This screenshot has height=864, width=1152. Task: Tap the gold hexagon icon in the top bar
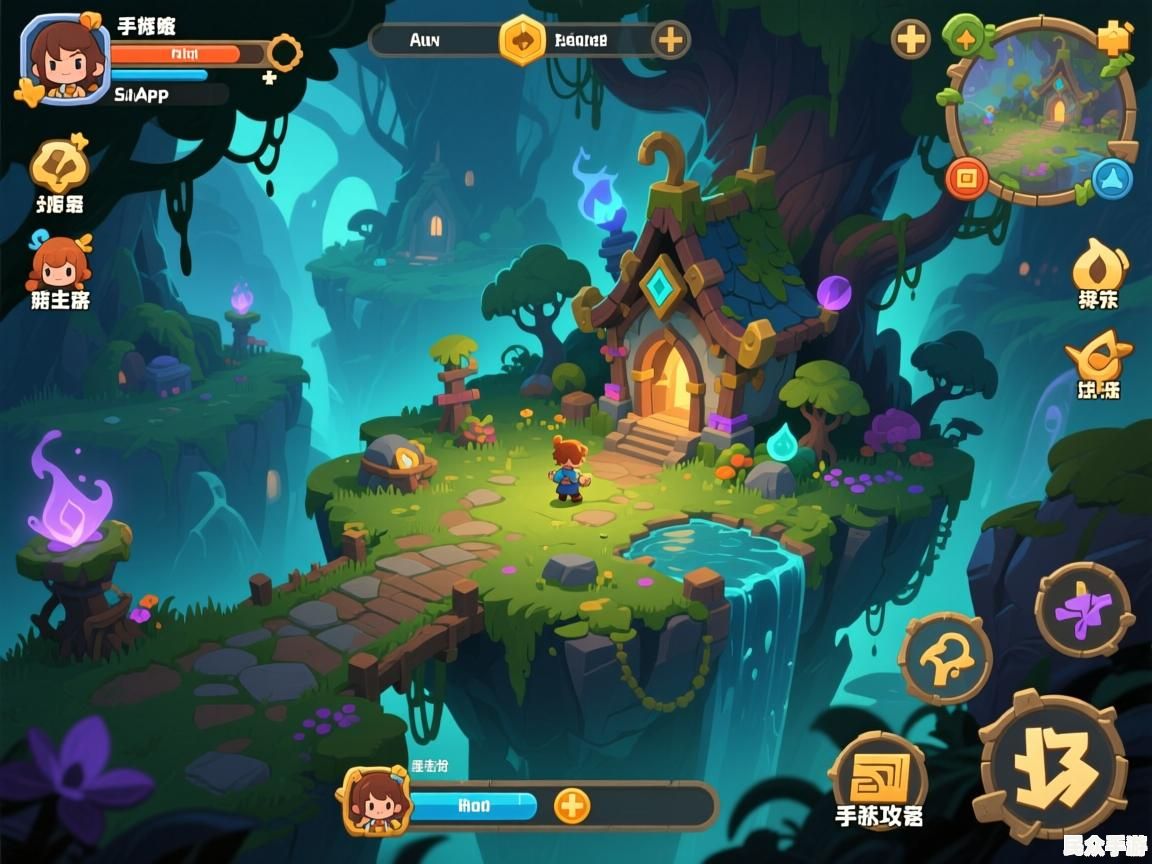coord(522,40)
